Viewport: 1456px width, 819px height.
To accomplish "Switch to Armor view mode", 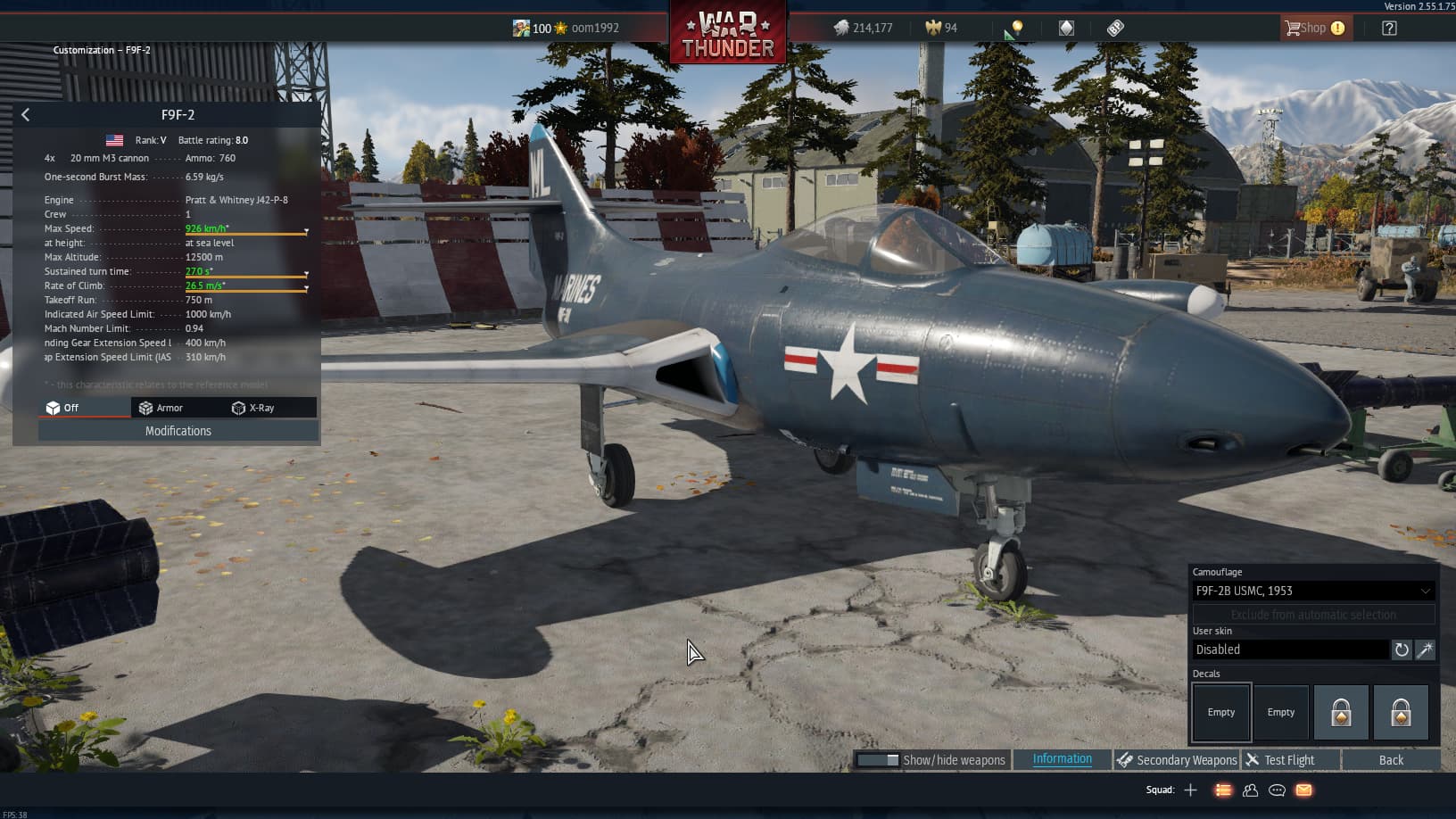I will click(x=161, y=408).
